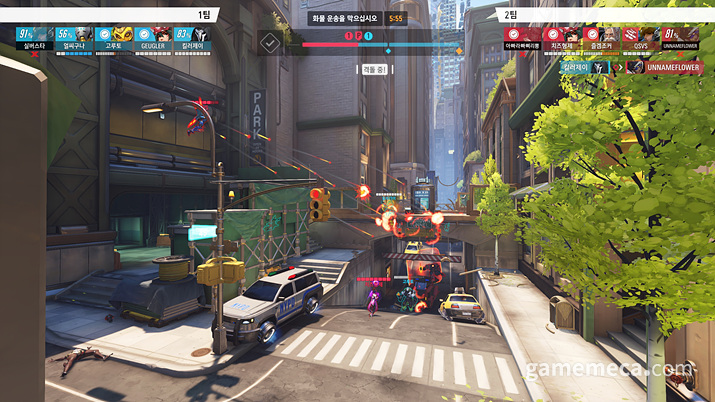The image size is (715, 402).
Task: Choose the 즐겜조커 player card
Action: [x=602, y=37]
